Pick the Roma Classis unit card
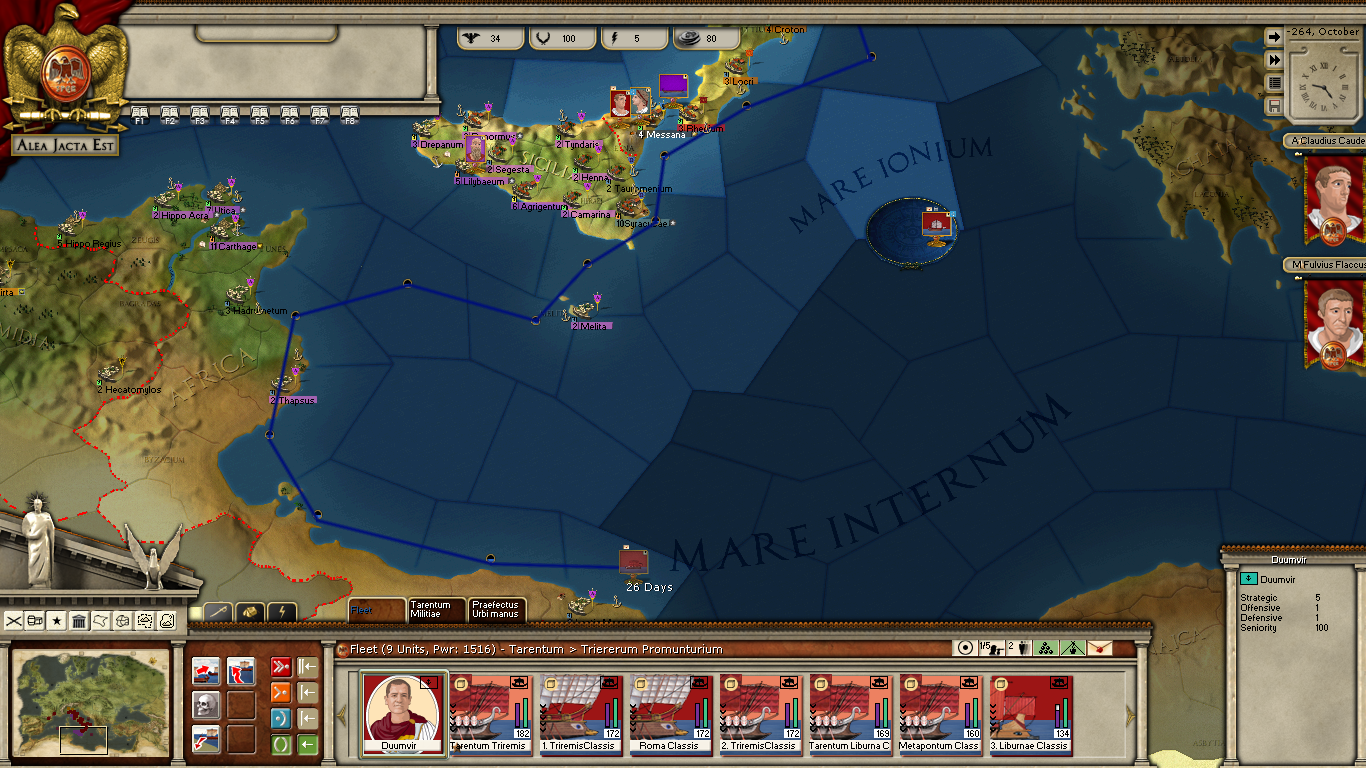The width and height of the screenshot is (1366, 768). point(670,712)
